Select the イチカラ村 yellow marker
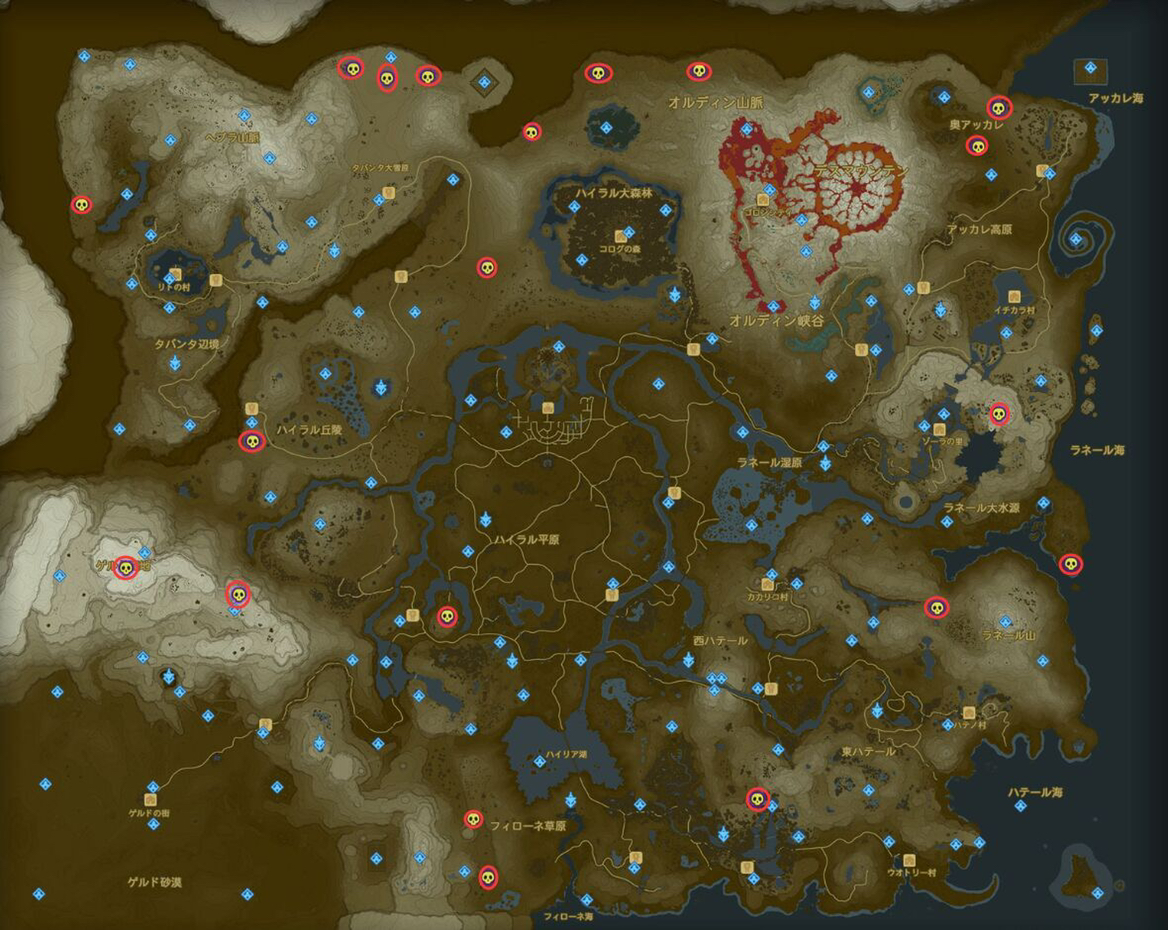The image size is (1168, 930). tap(1015, 297)
